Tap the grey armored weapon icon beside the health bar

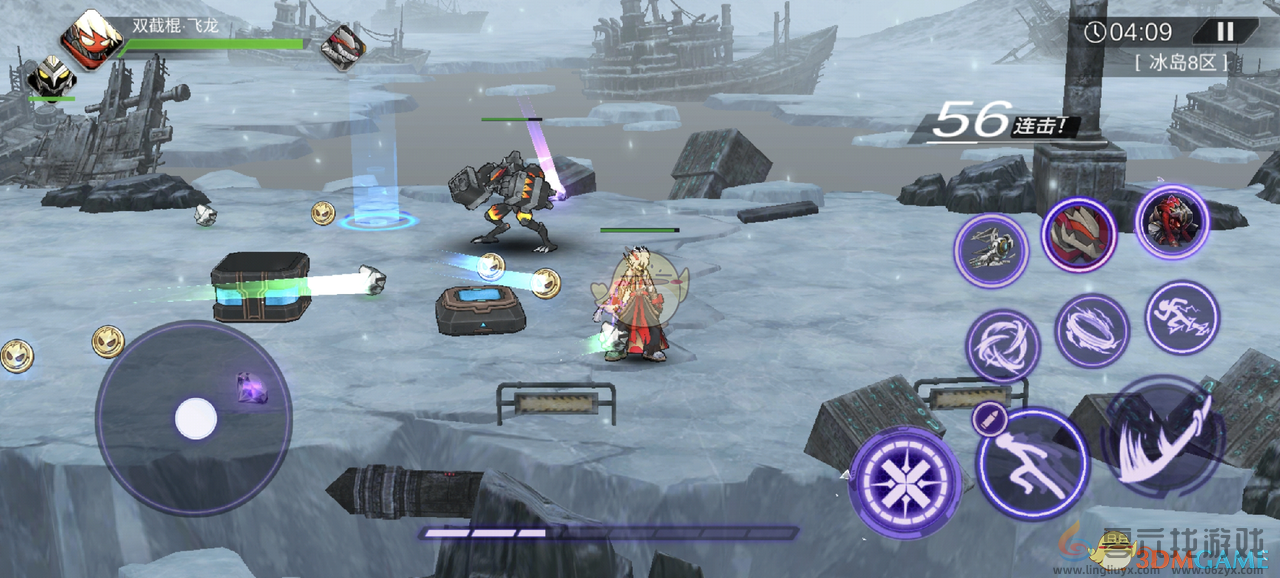coord(343,46)
